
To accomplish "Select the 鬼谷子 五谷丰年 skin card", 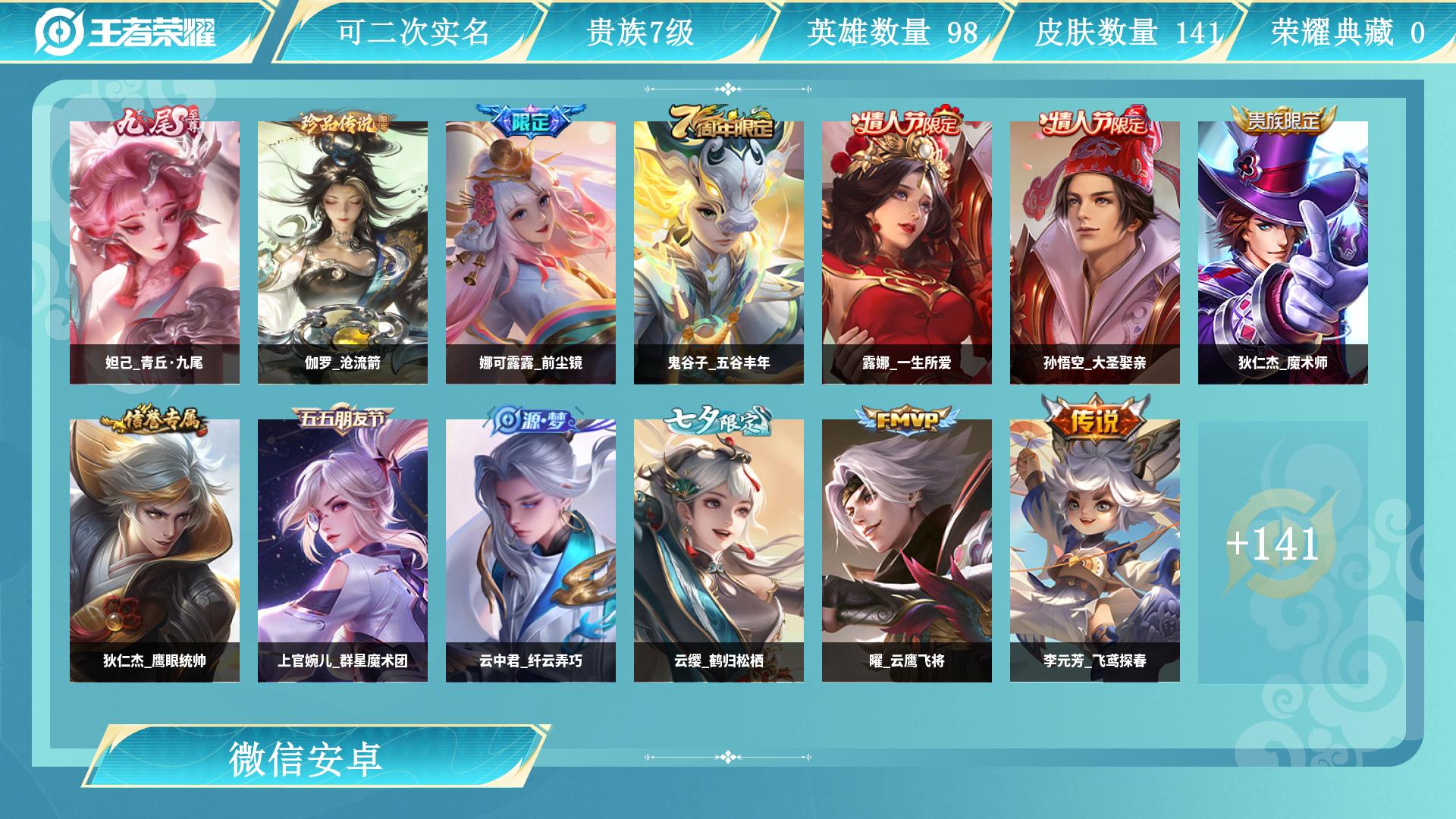I will tap(719, 253).
